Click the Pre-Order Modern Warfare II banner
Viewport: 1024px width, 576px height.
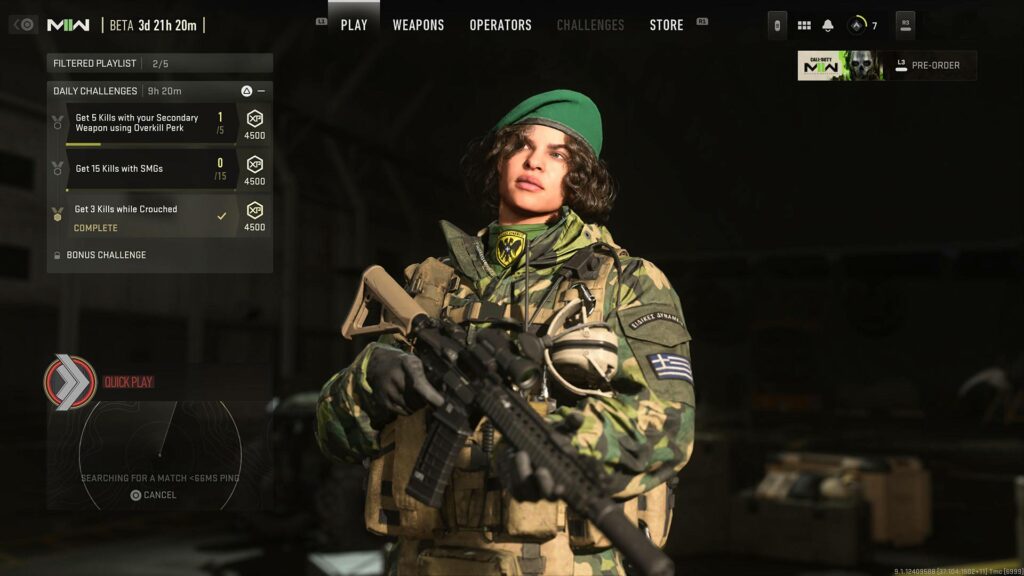tap(886, 66)
